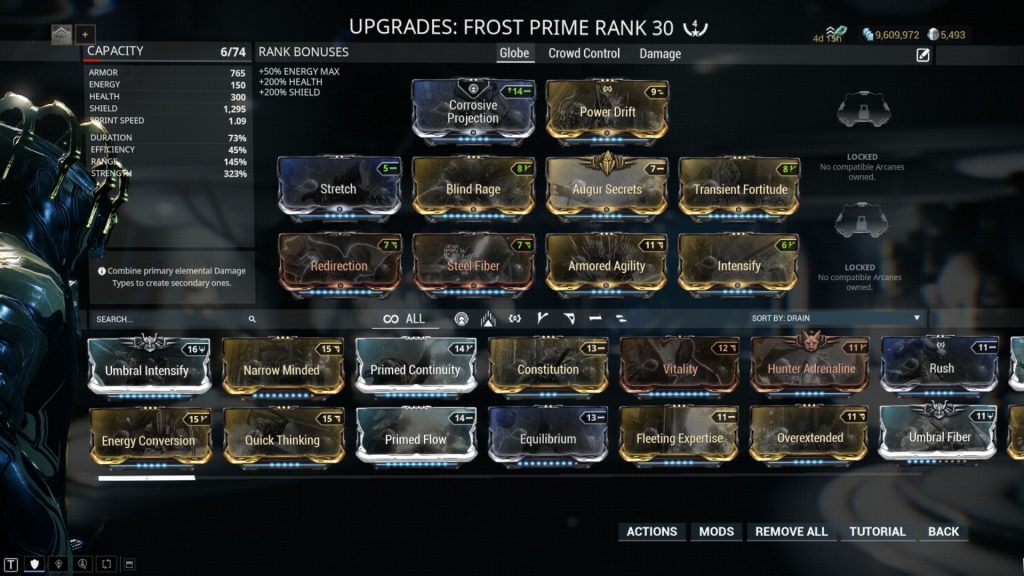The width and height of the screenshot is (1024, 576).
Task: Go back with the Back button
Action: 943,531
